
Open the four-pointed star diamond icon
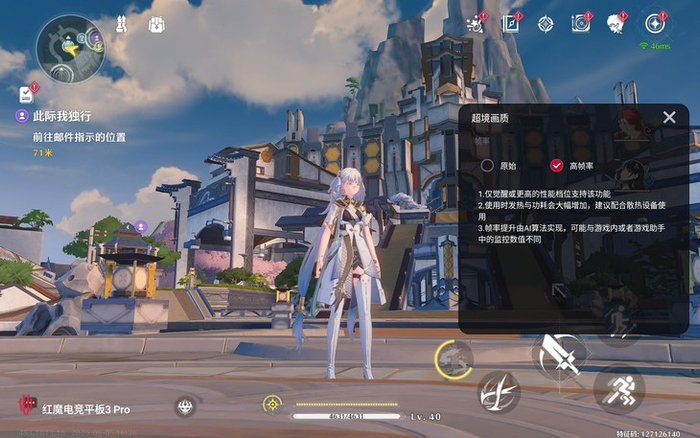click(x=545, y=24)
